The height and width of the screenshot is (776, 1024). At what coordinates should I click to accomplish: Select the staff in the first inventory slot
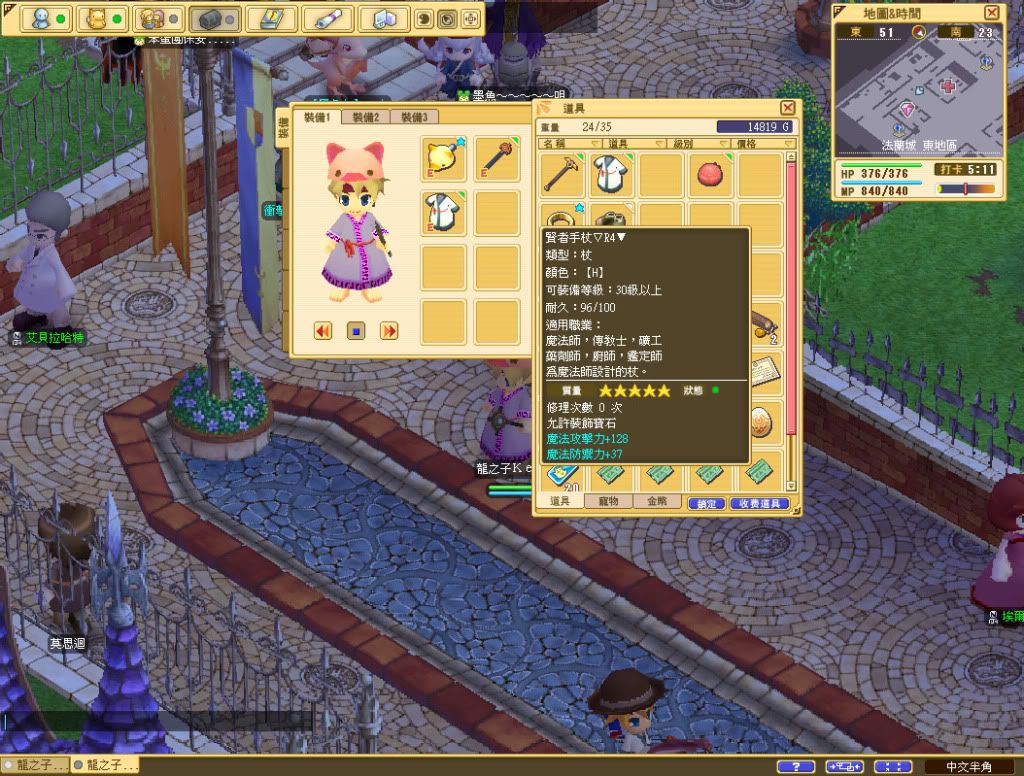tap(564, 175)
